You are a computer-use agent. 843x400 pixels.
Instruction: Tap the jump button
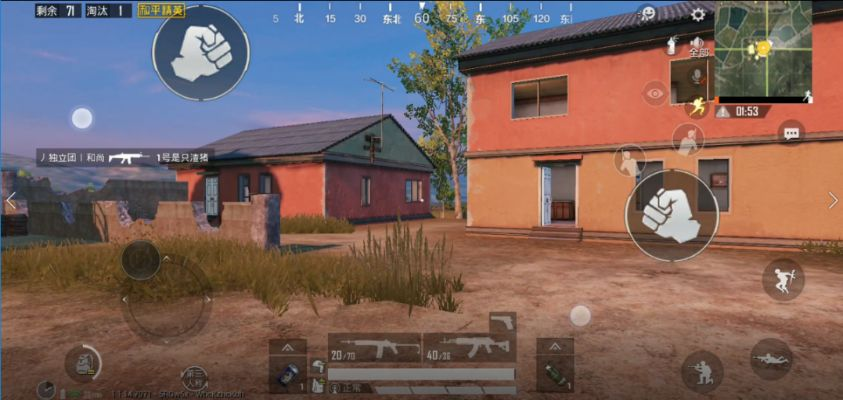[x=782, y=279]
